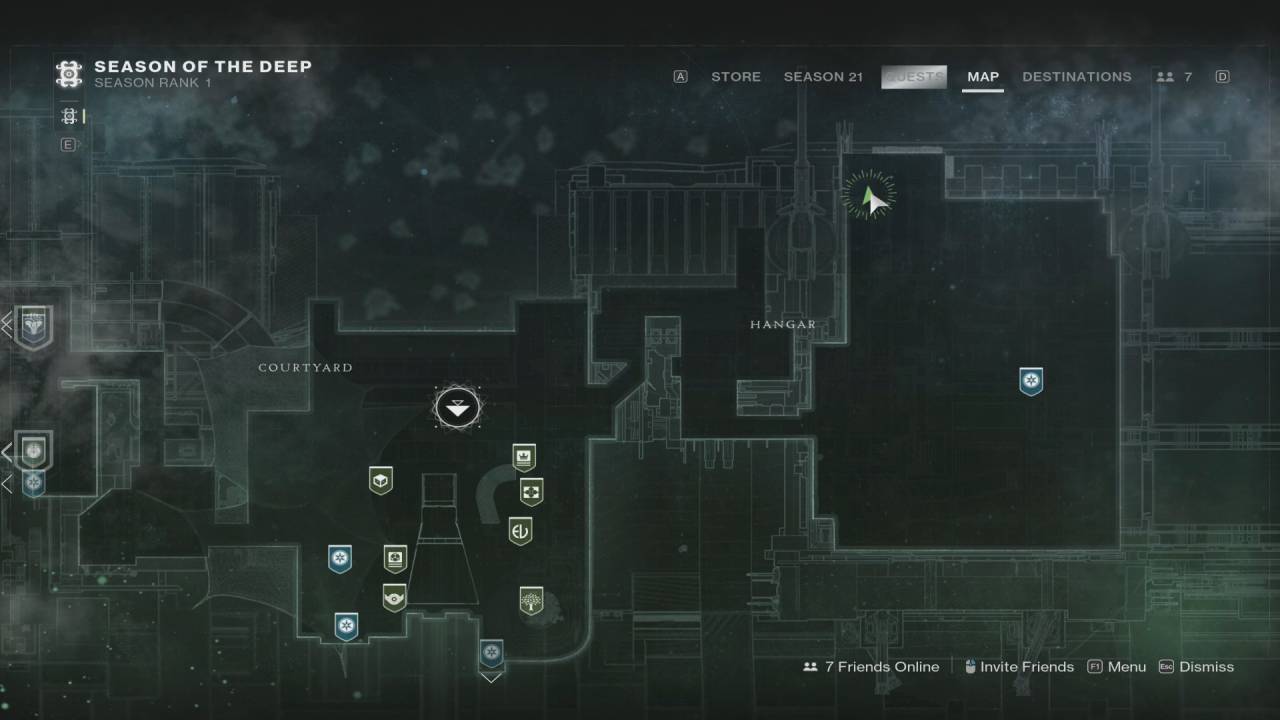Click the Season of the Deep seal icon
This screenshot has height=720, width=1280.
pyautogui.click(x=67, y=74)
